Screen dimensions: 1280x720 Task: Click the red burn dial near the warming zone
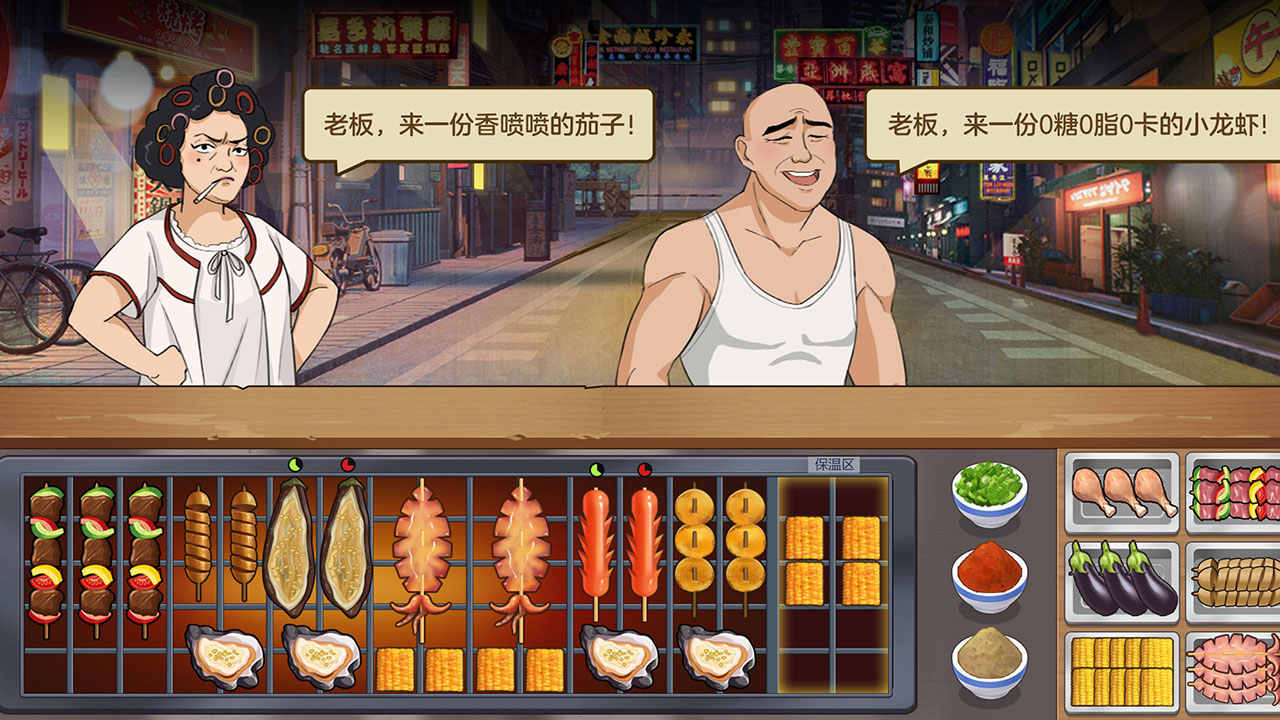643,464
